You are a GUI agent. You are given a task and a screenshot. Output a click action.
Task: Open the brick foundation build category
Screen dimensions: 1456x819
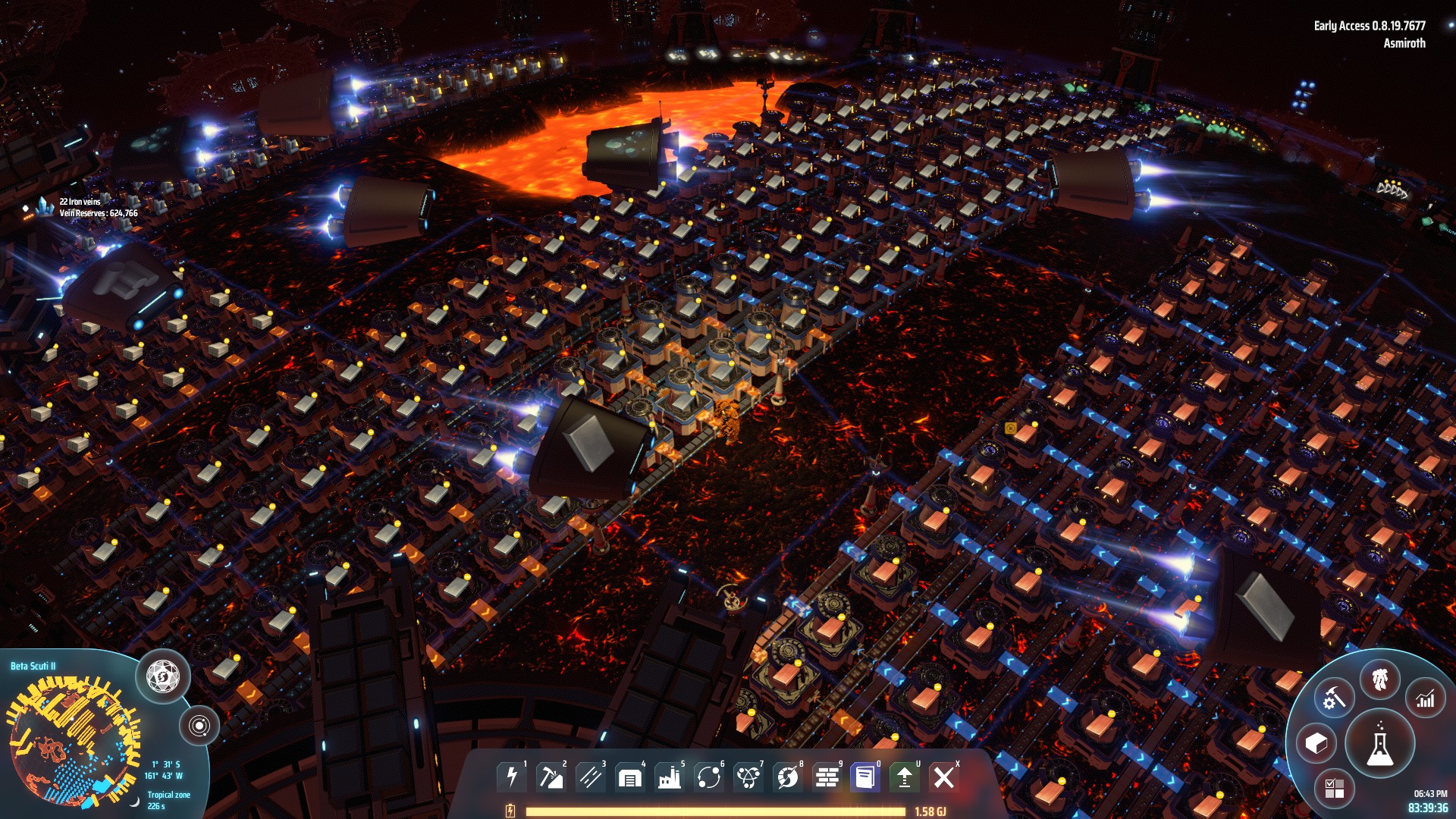click(x=827, y=777)
